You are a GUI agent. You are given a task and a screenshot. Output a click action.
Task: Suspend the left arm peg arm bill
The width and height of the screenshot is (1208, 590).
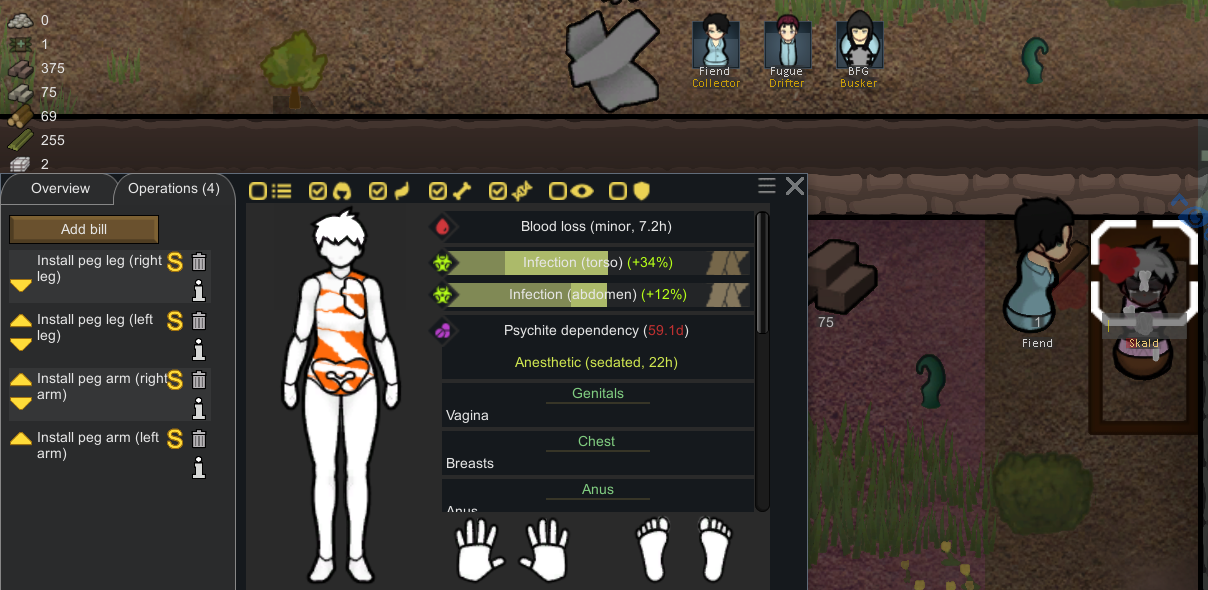(x=175, y=439)
